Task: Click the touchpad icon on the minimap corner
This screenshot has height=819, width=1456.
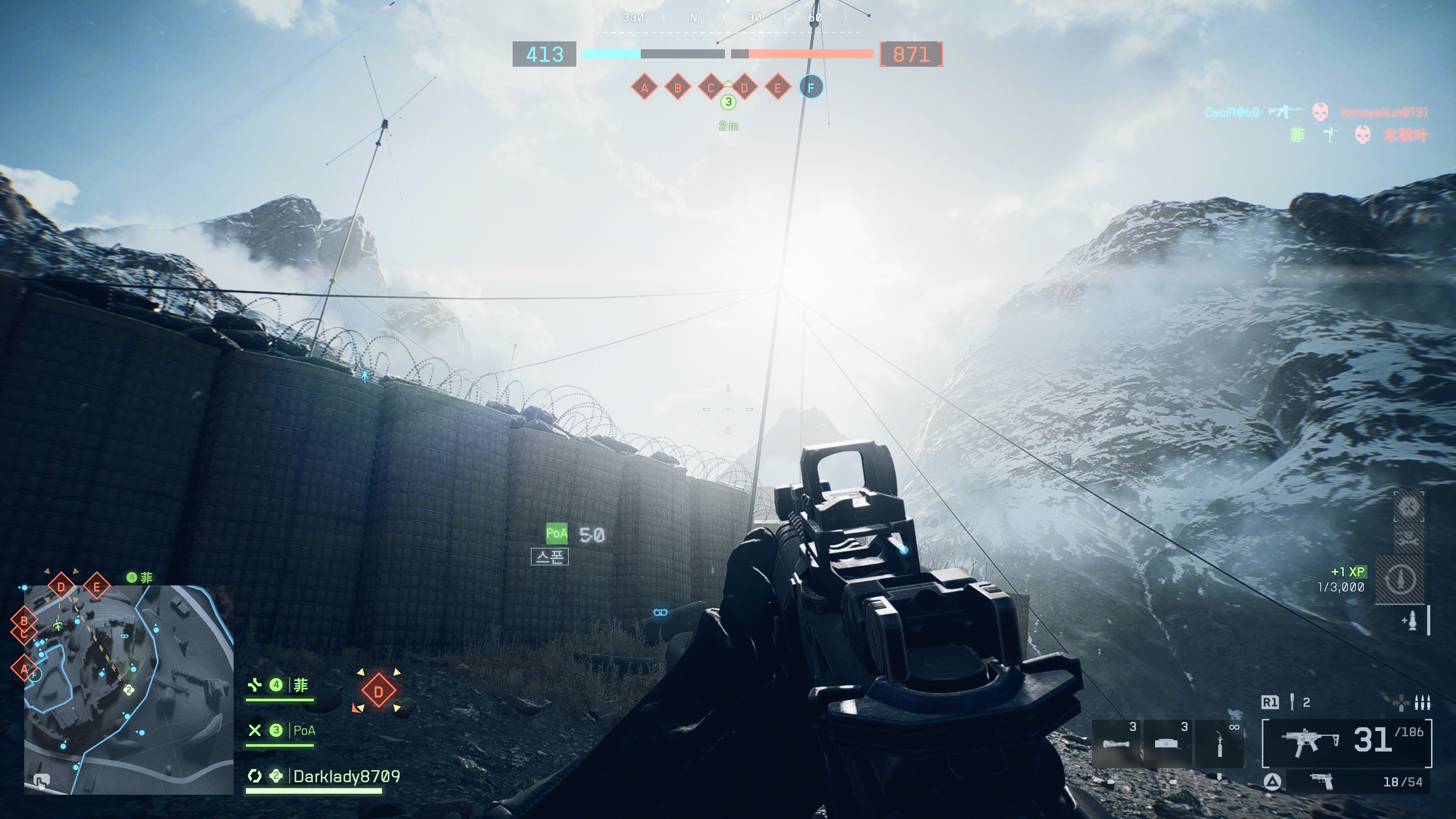Action: pyautogui.click(x=40, y=782)
